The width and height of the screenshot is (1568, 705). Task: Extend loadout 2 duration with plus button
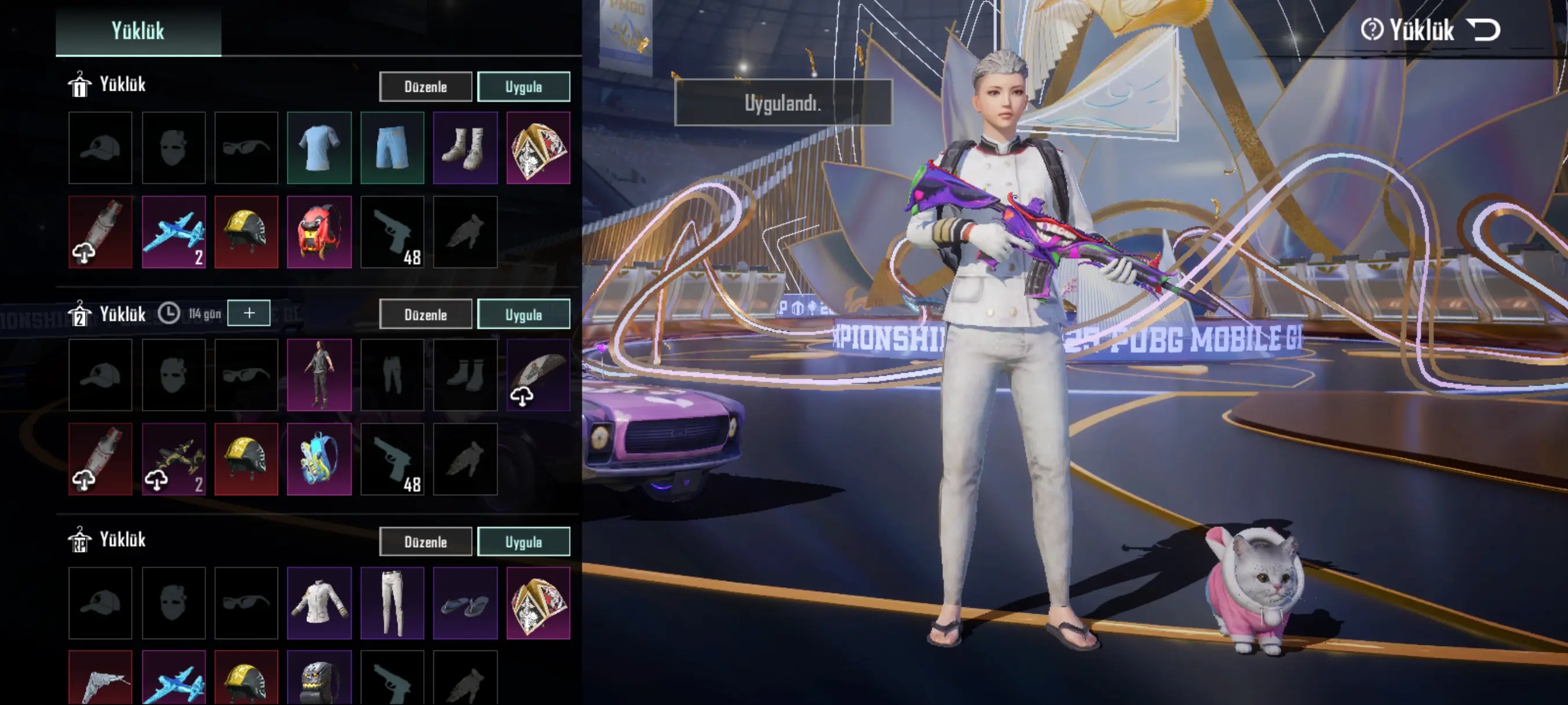pyautogui.click(x=249, y=313)
